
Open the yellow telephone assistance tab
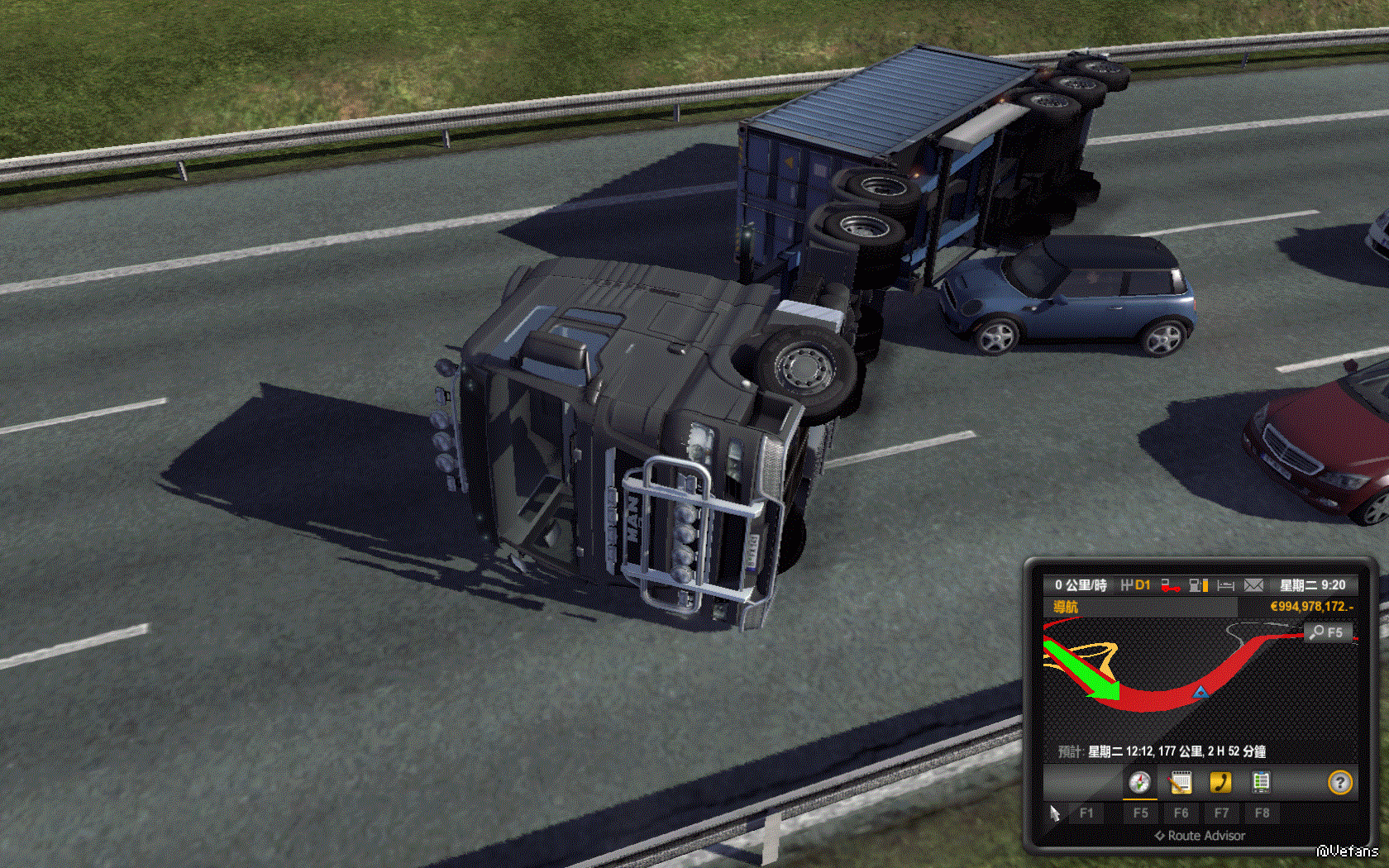click(1220, 782)
